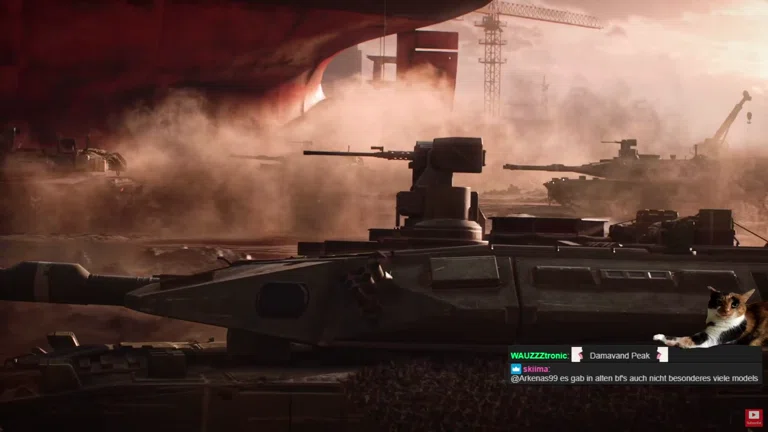The height and width of the screenshot is (432, 768).
Task: Open WAUZZZtronic's chat username
Action: coord(538,355)
